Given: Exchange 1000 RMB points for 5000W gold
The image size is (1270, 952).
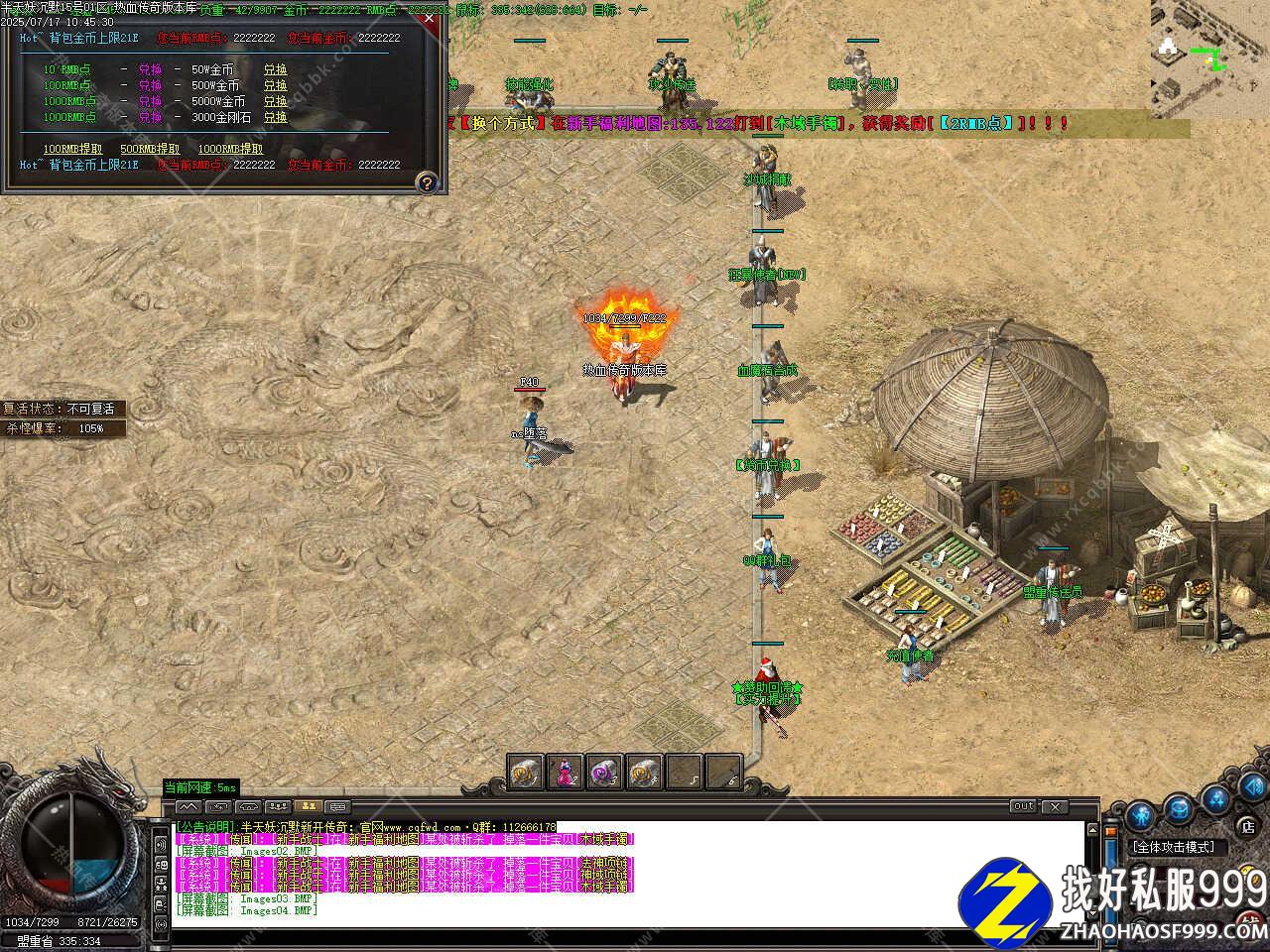Looking at the screenshot, I should point(275,101).
